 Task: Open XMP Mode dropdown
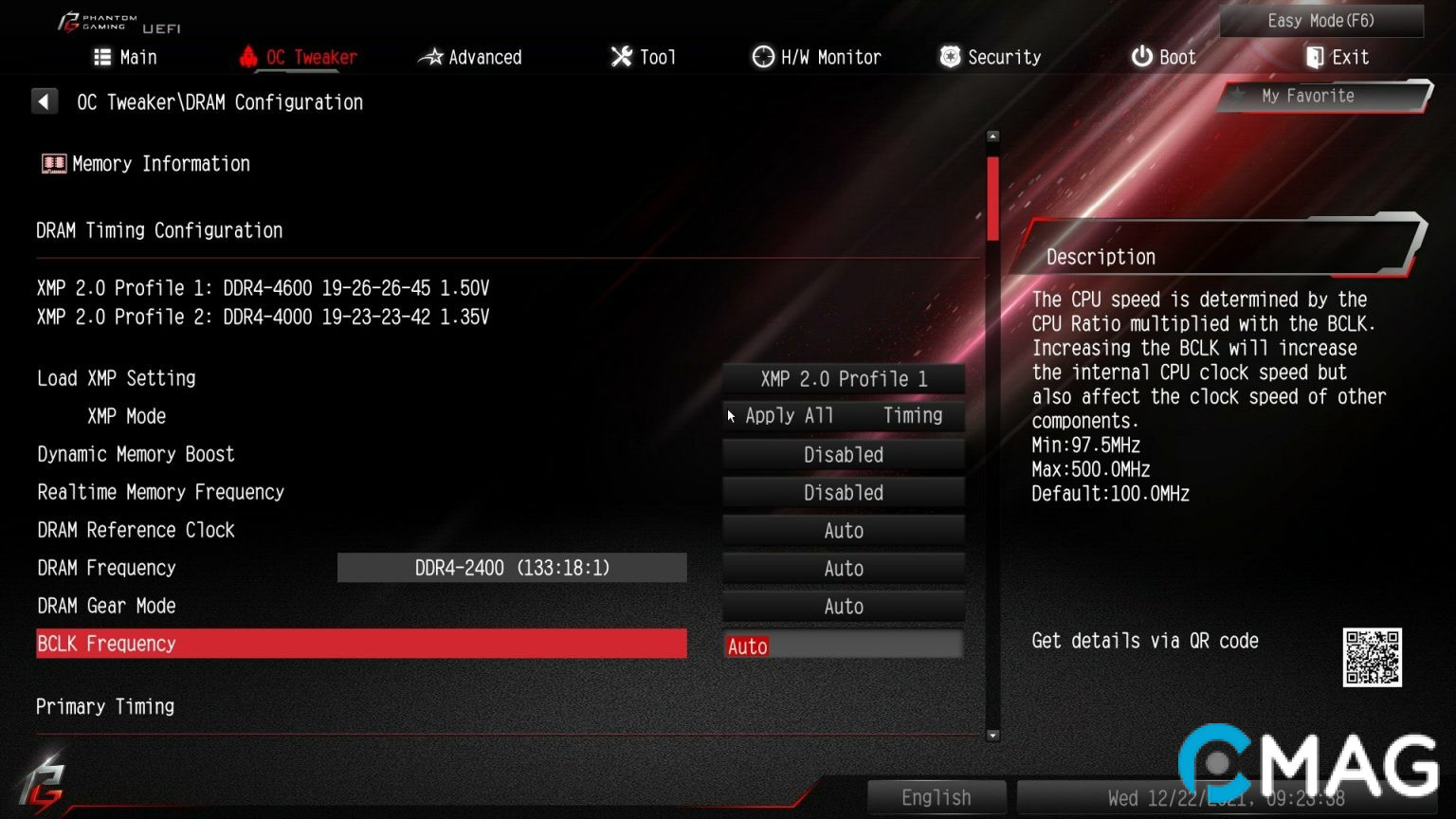(844, 416)
